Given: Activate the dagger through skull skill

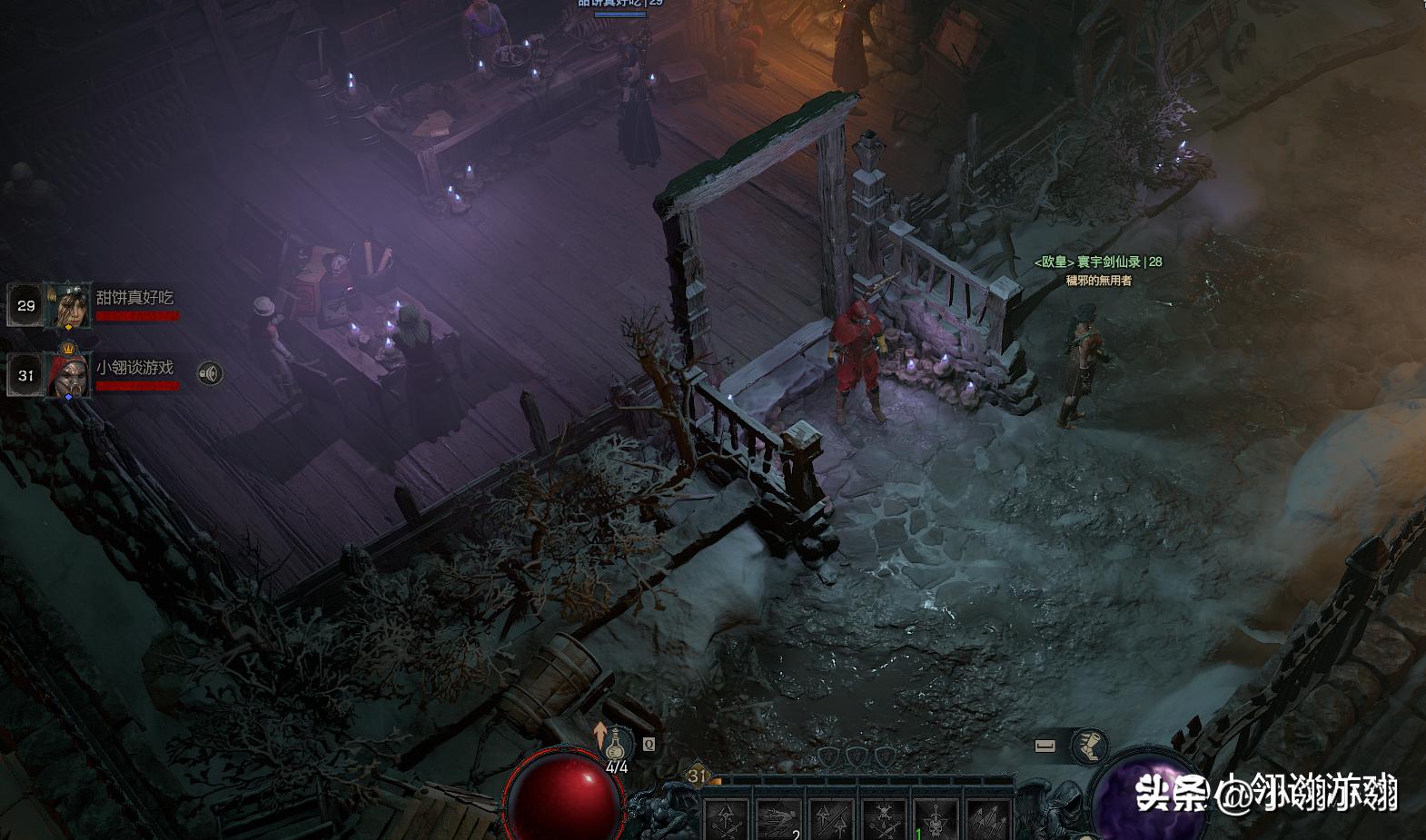Looking at the screenshot, I should (x=936, y=820).
